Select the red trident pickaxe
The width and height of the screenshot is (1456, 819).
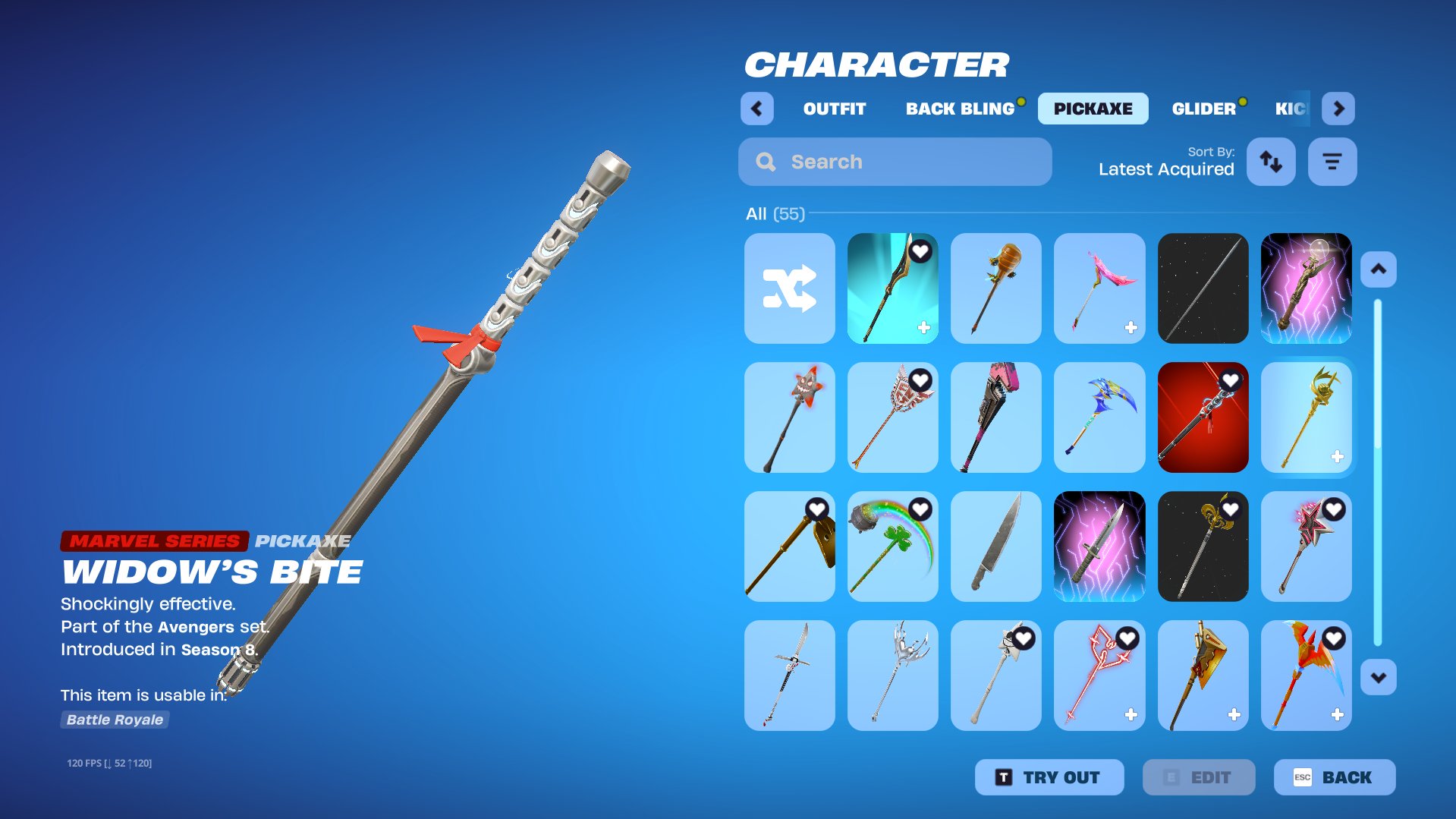click(1099, 676)
